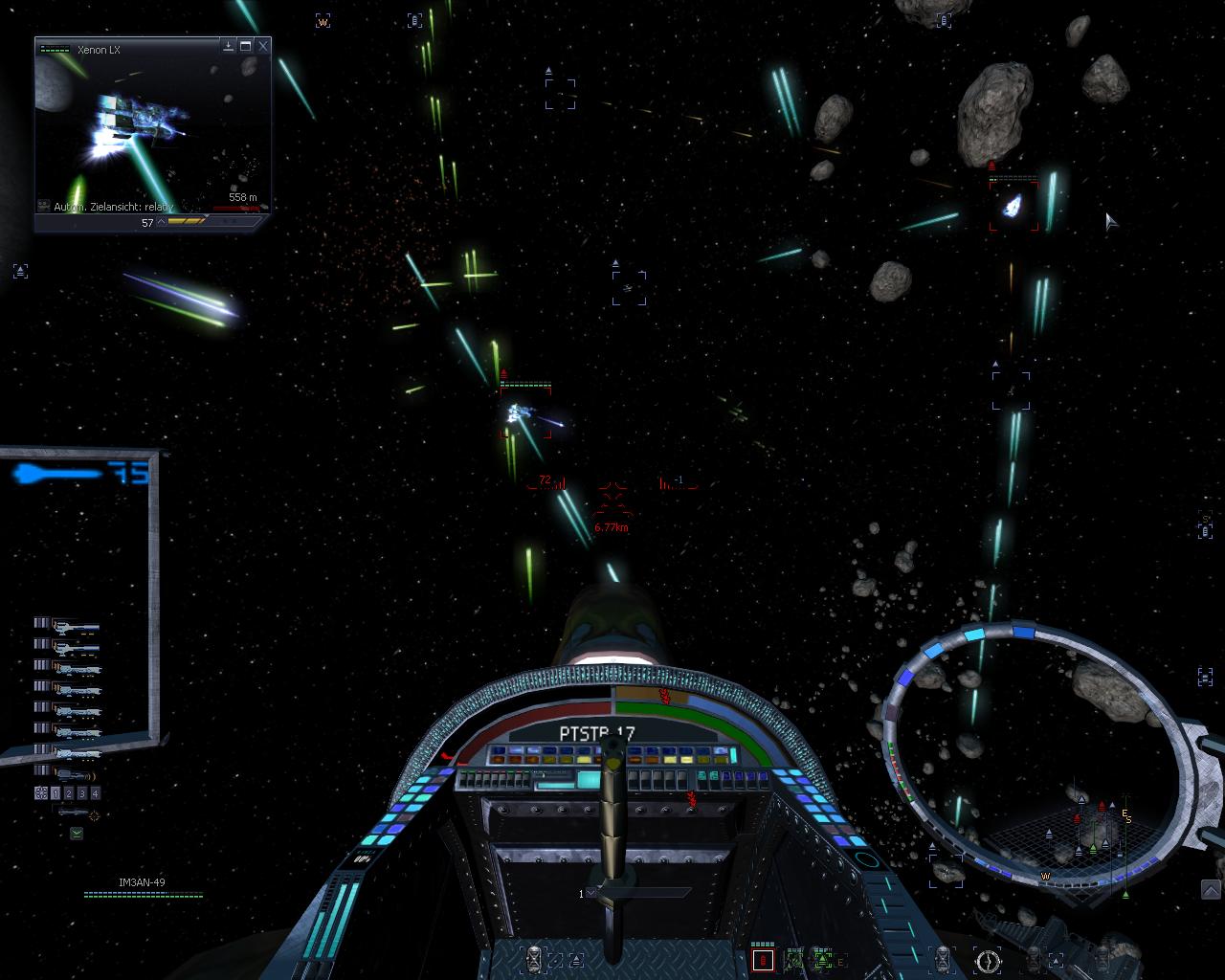Maximize the Xenon LX target monitor window
Screen dimensions: 1225x980
tap(246, 45)
